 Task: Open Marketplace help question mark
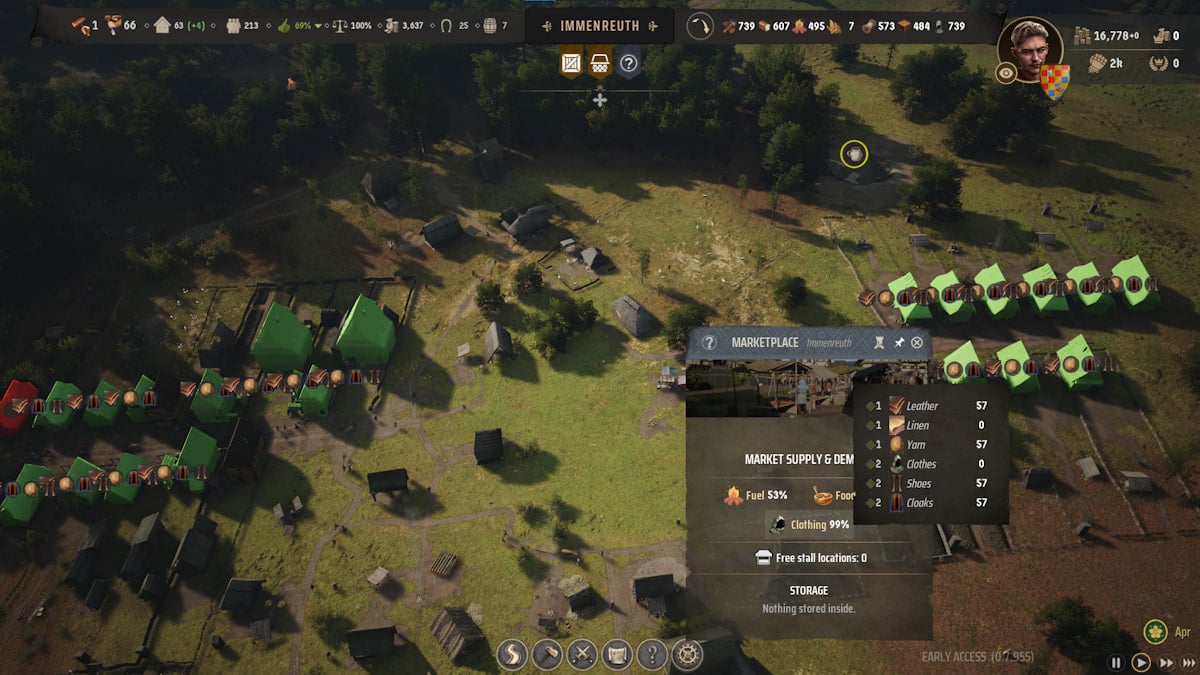pos(709,343)
